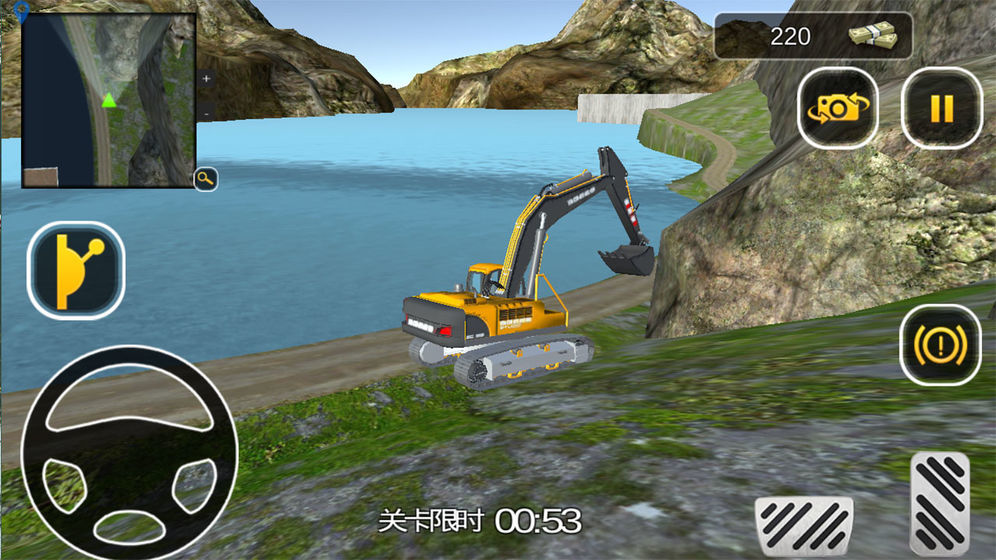Viewport: 996px width, 560px height.
Task: Click the steering wheel control
Action: 128,452
